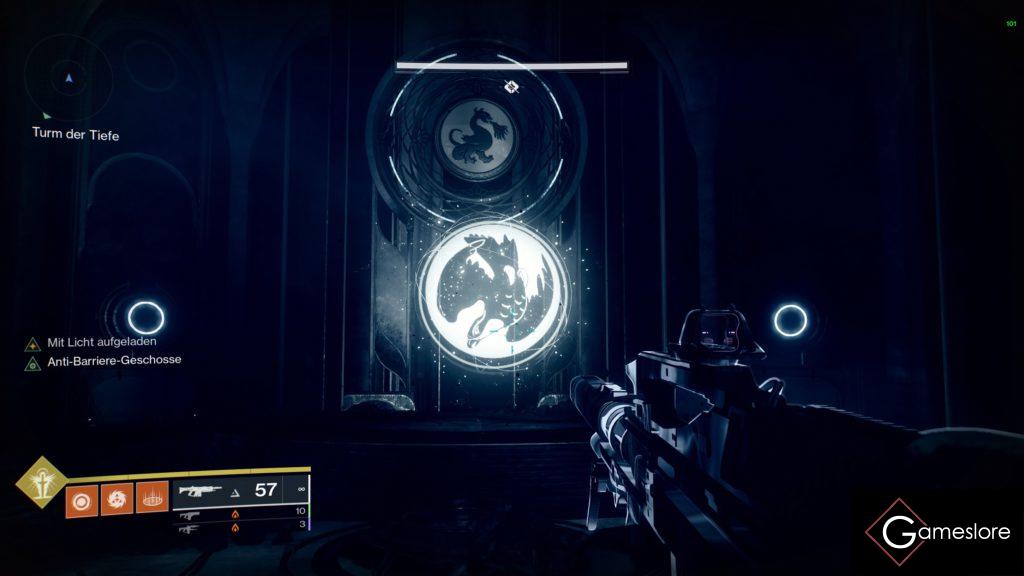Select the equipped primary weapon slot

click(240, 490)
